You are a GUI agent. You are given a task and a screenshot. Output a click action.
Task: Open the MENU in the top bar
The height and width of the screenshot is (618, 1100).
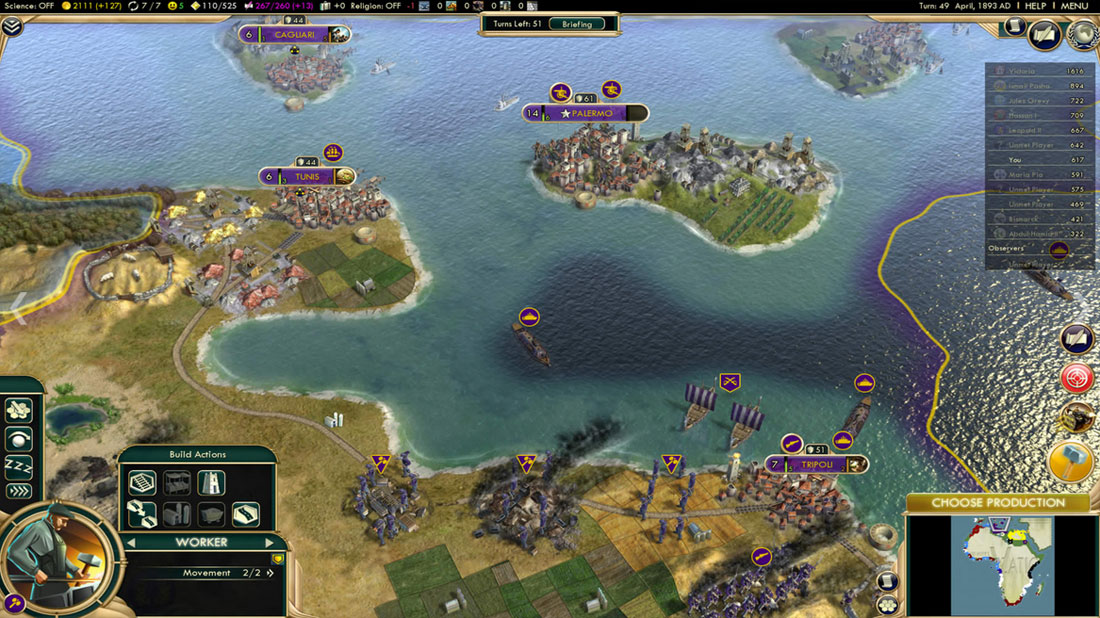[1074, 6]
